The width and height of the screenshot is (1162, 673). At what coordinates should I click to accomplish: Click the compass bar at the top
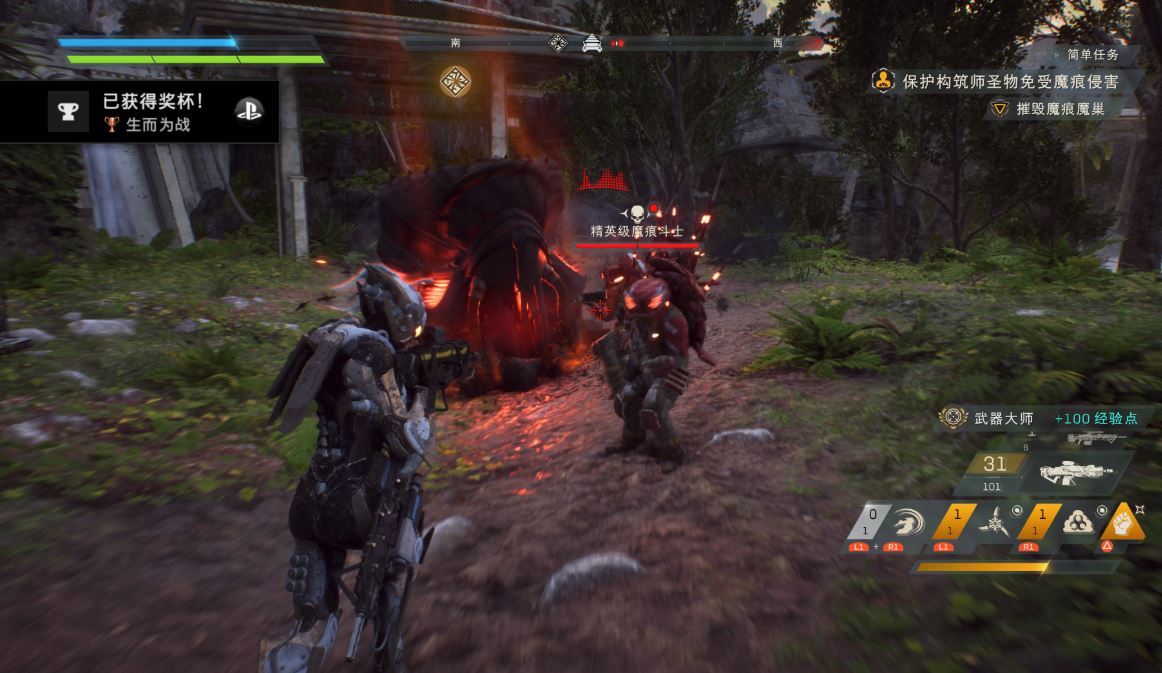(612, 43)
